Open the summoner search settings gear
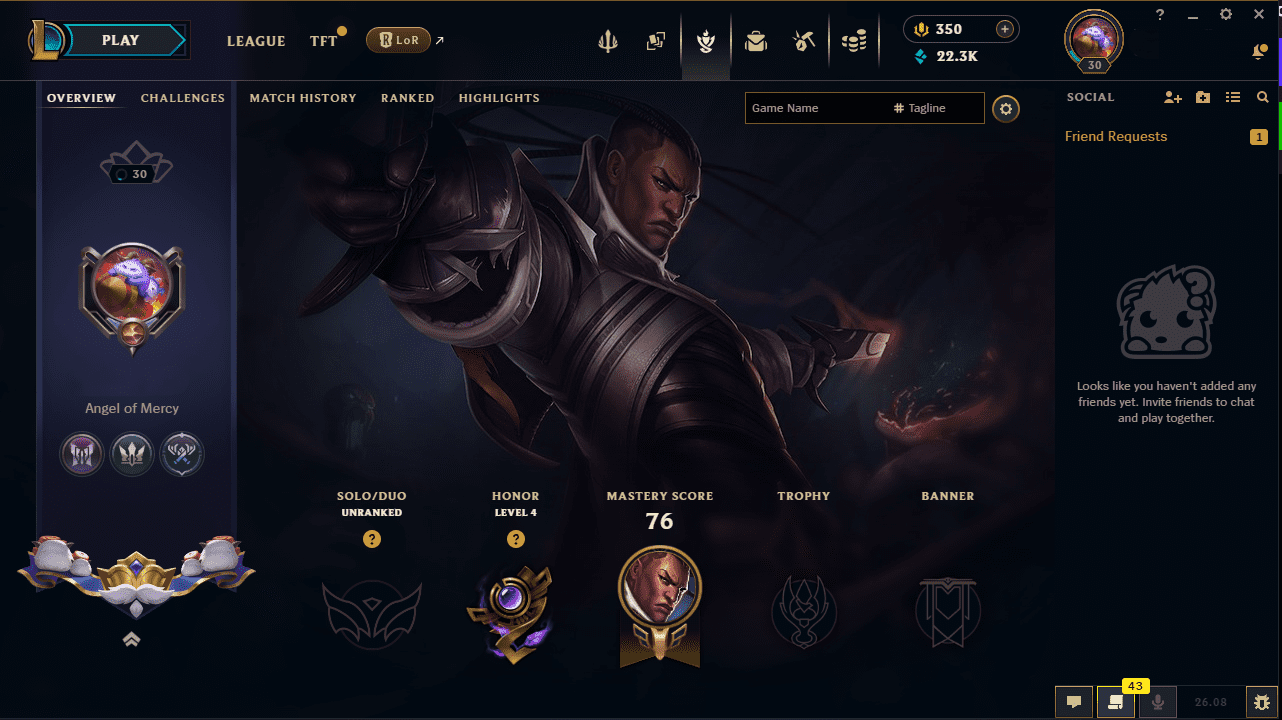 coord(1006,108)
